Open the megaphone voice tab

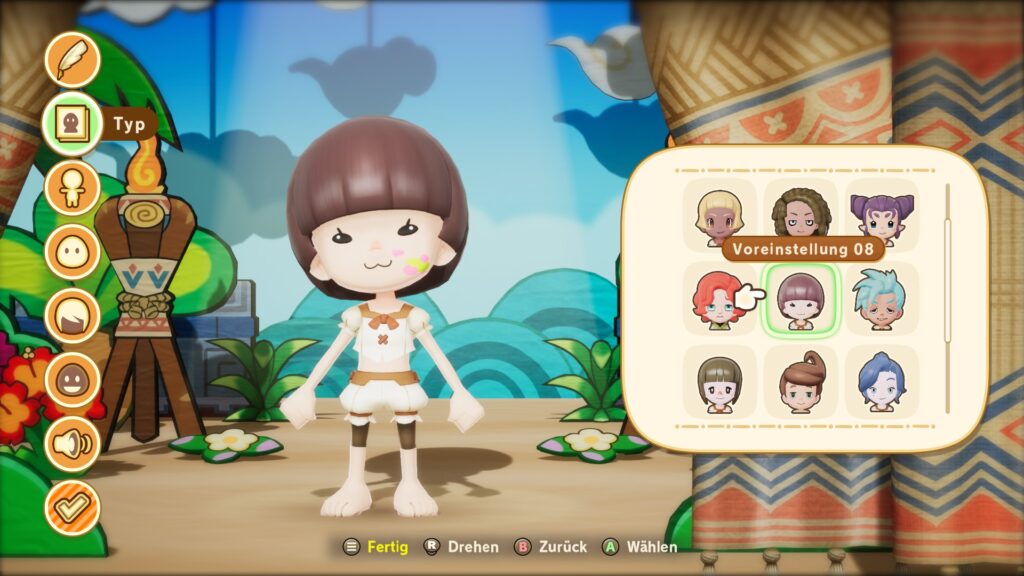point(72,443)
